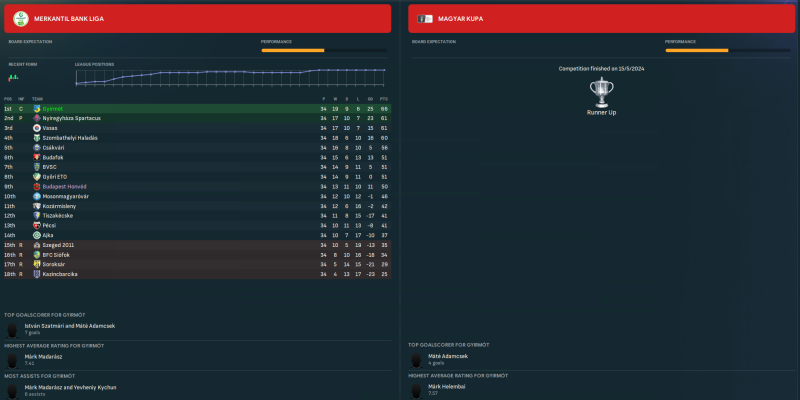Viewport: 800px width, 400px height.
Task: View Márk Helembai cup rating entry
Action: (447, 387)
